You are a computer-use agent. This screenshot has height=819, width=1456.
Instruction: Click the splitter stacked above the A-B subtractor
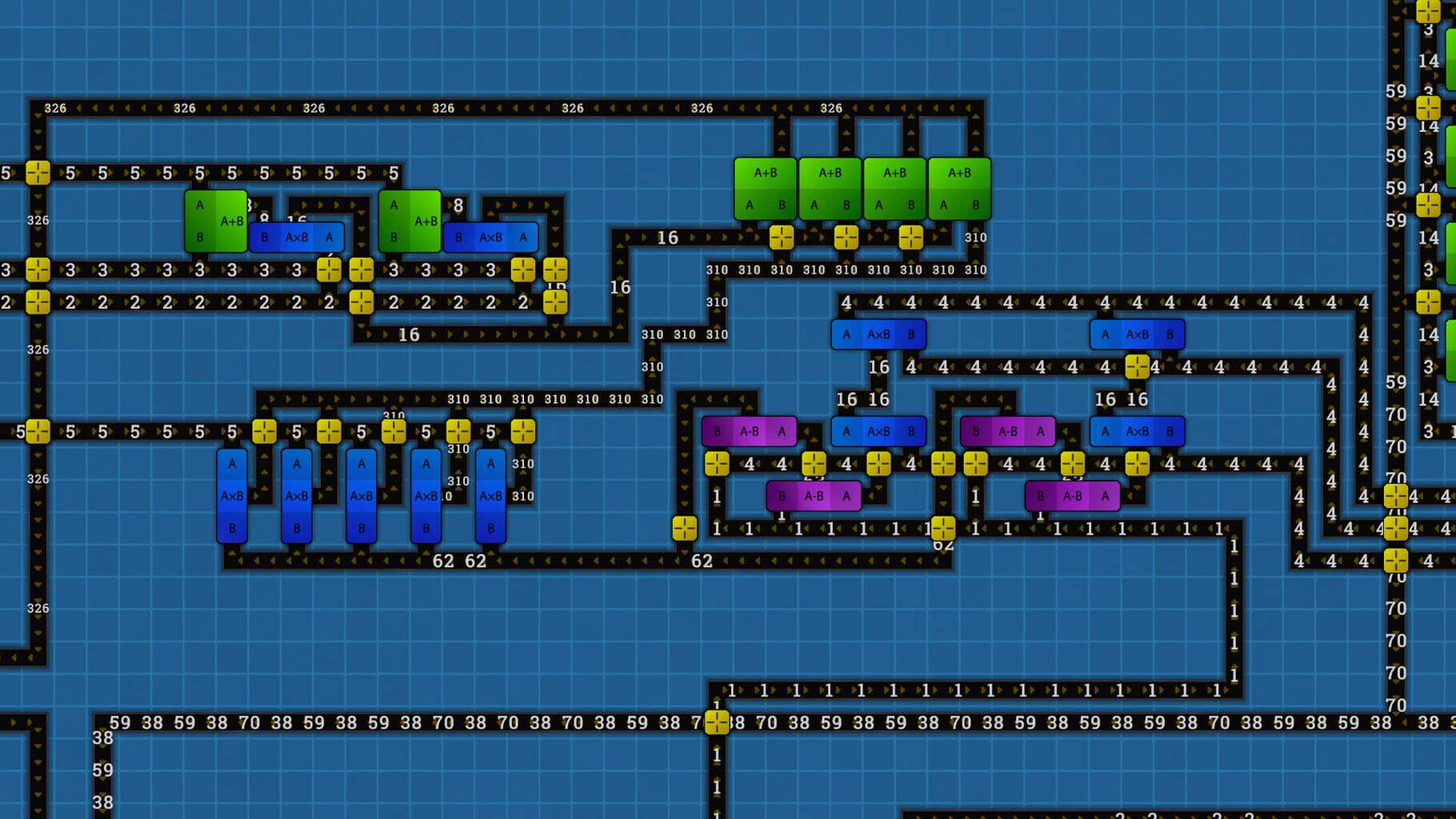point(815,462)
